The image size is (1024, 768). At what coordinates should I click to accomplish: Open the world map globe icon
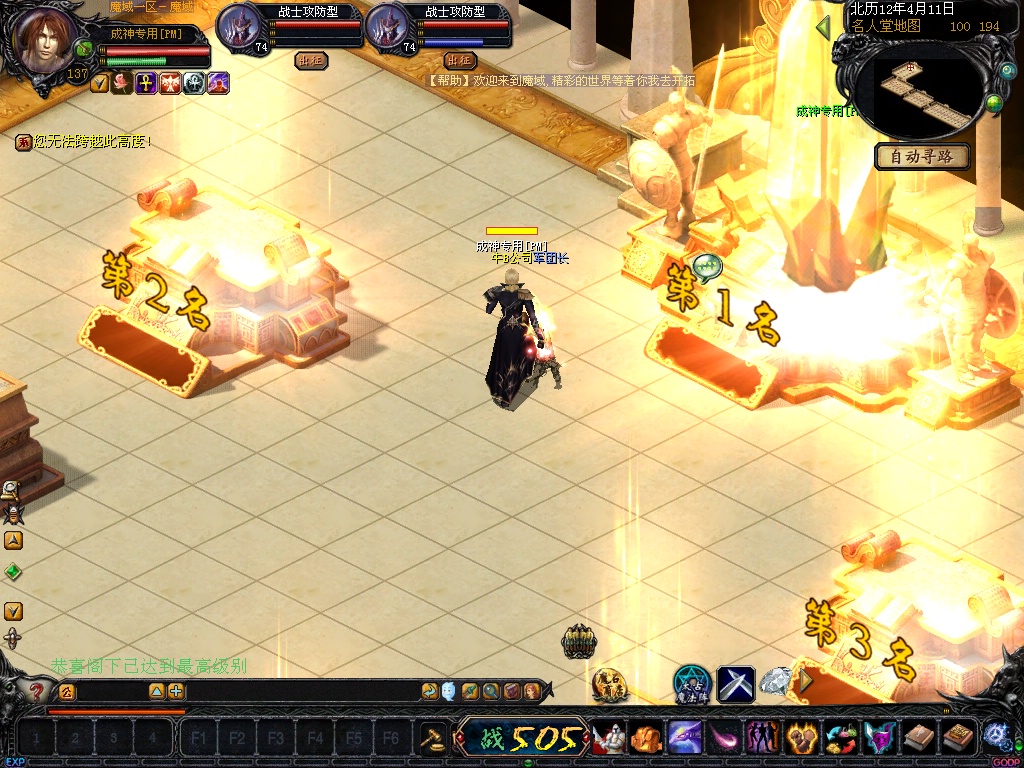tap(994, 103)
